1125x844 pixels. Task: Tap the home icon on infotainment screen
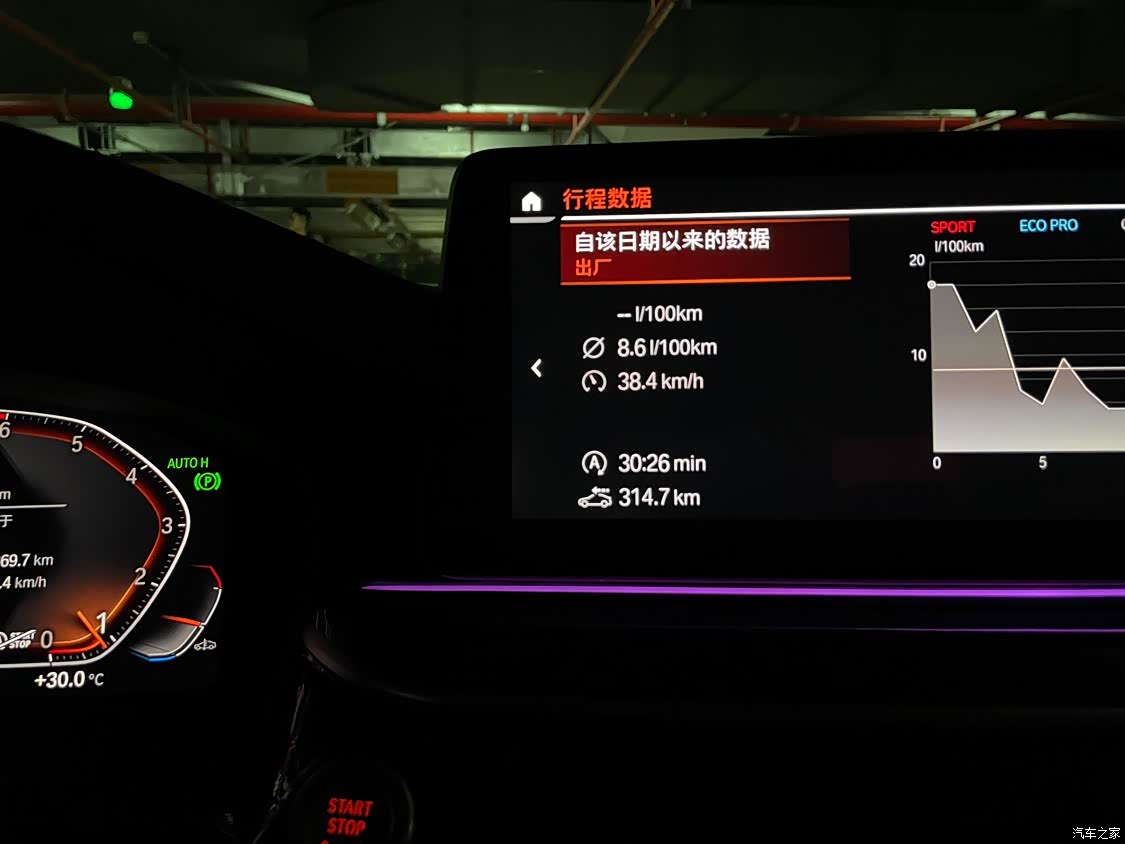pos(531,201)
